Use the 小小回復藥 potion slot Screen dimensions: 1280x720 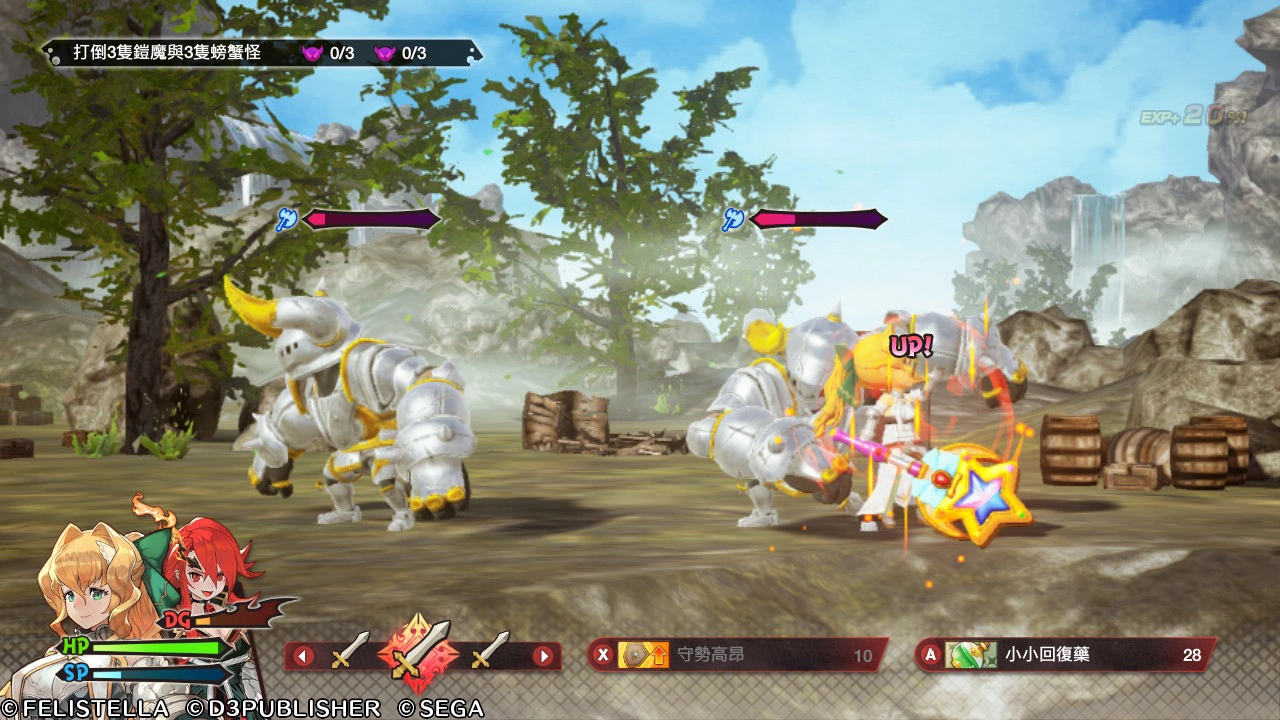click(1066, 655)
